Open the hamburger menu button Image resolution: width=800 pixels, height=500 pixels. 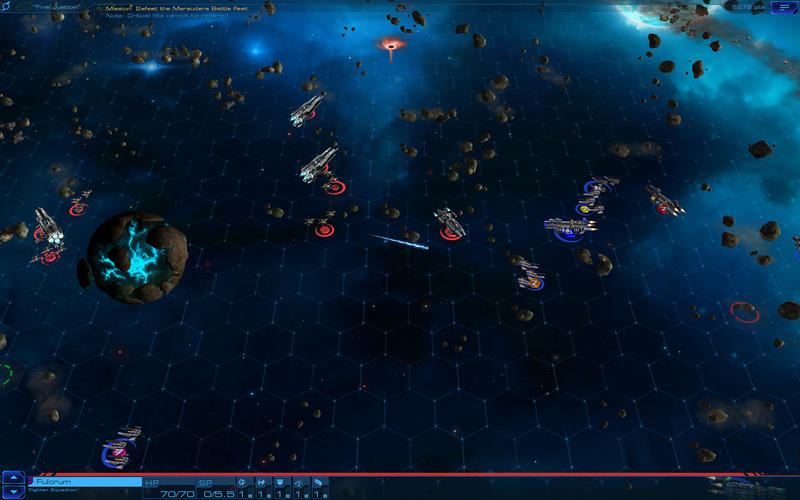pos(782,7)
